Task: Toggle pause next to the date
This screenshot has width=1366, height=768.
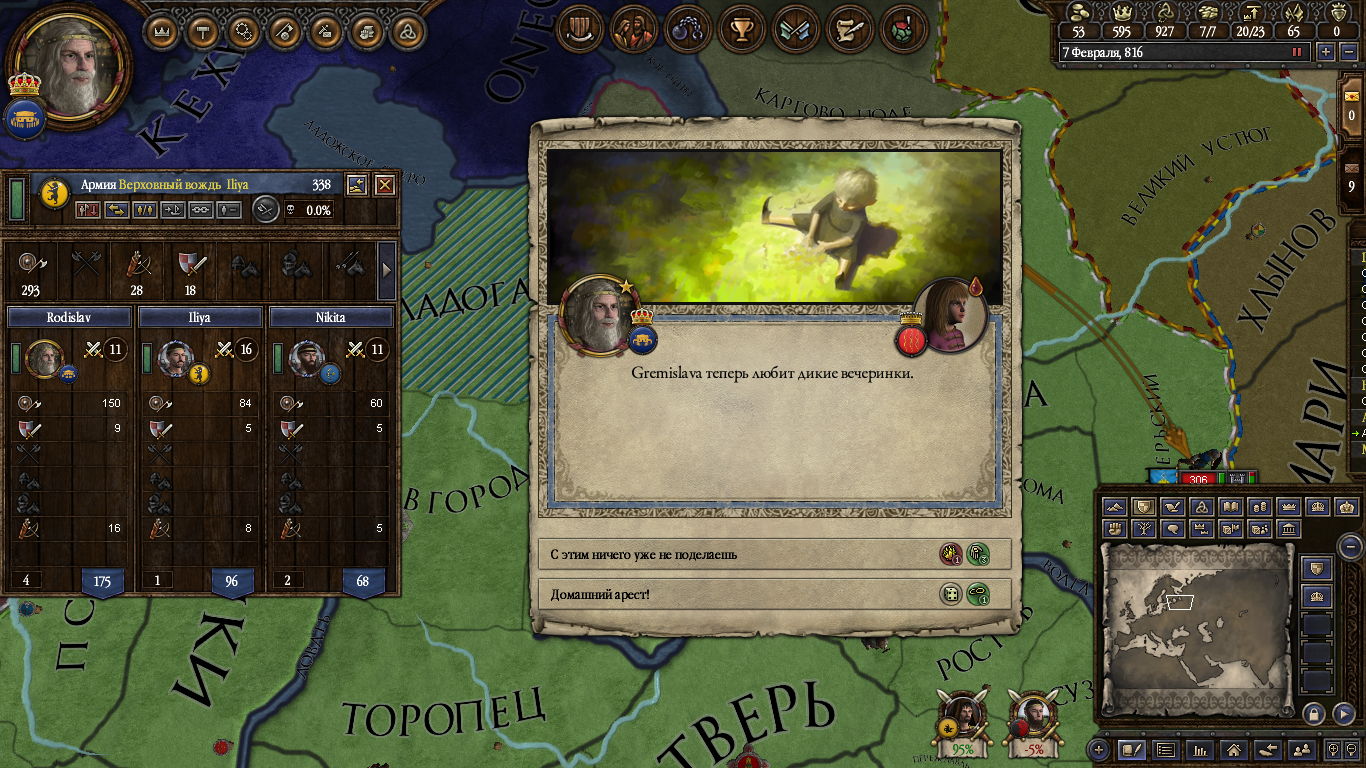Action: coord(1298,52)
